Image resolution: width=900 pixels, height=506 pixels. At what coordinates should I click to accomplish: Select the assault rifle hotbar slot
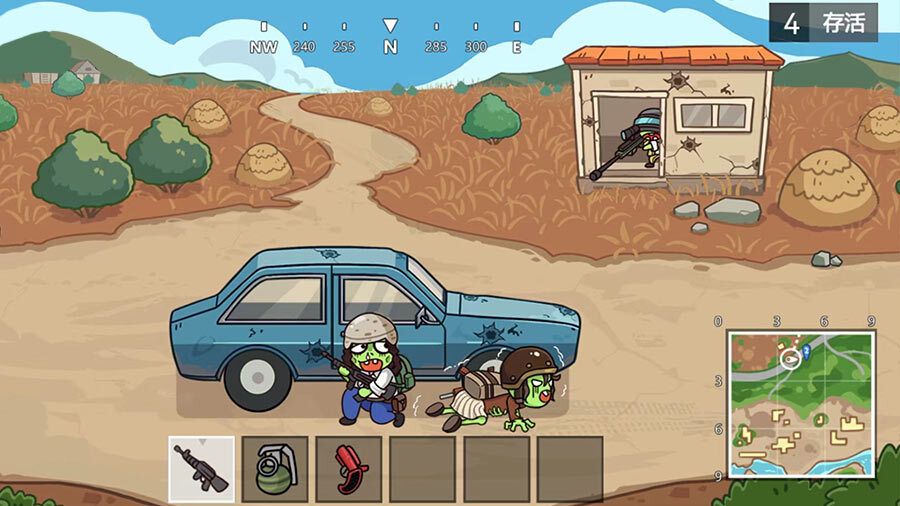tap(201, 468)
